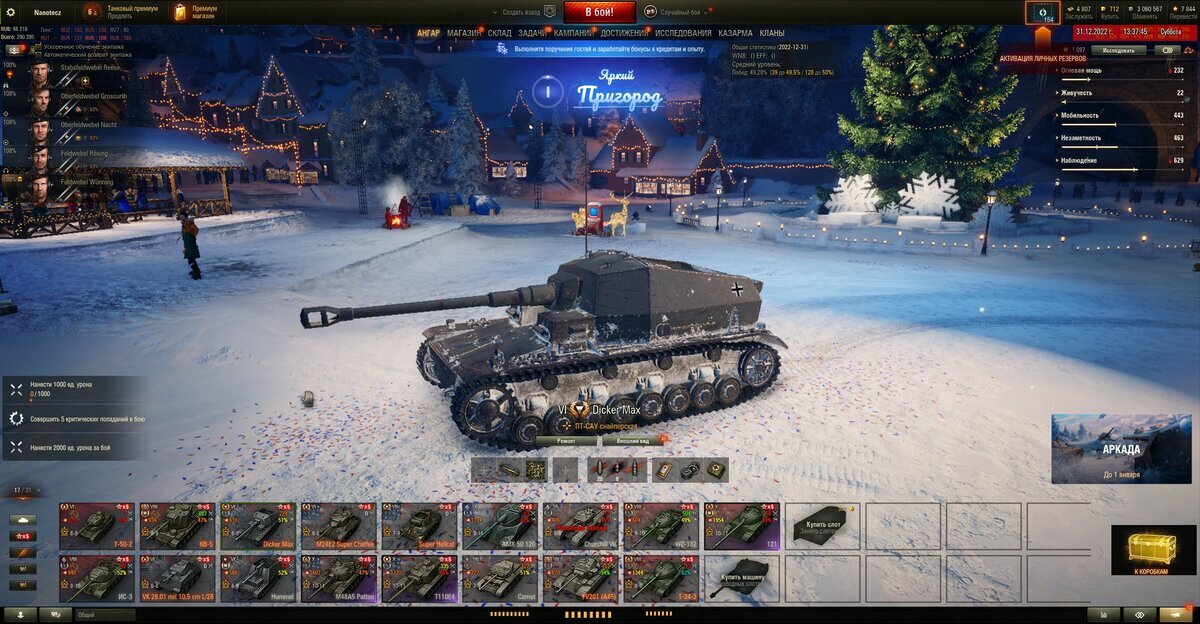Pick the Cromwell-like Comet tank card
The height and width of the screenshot is (624, 1200).
coord(500,578)
